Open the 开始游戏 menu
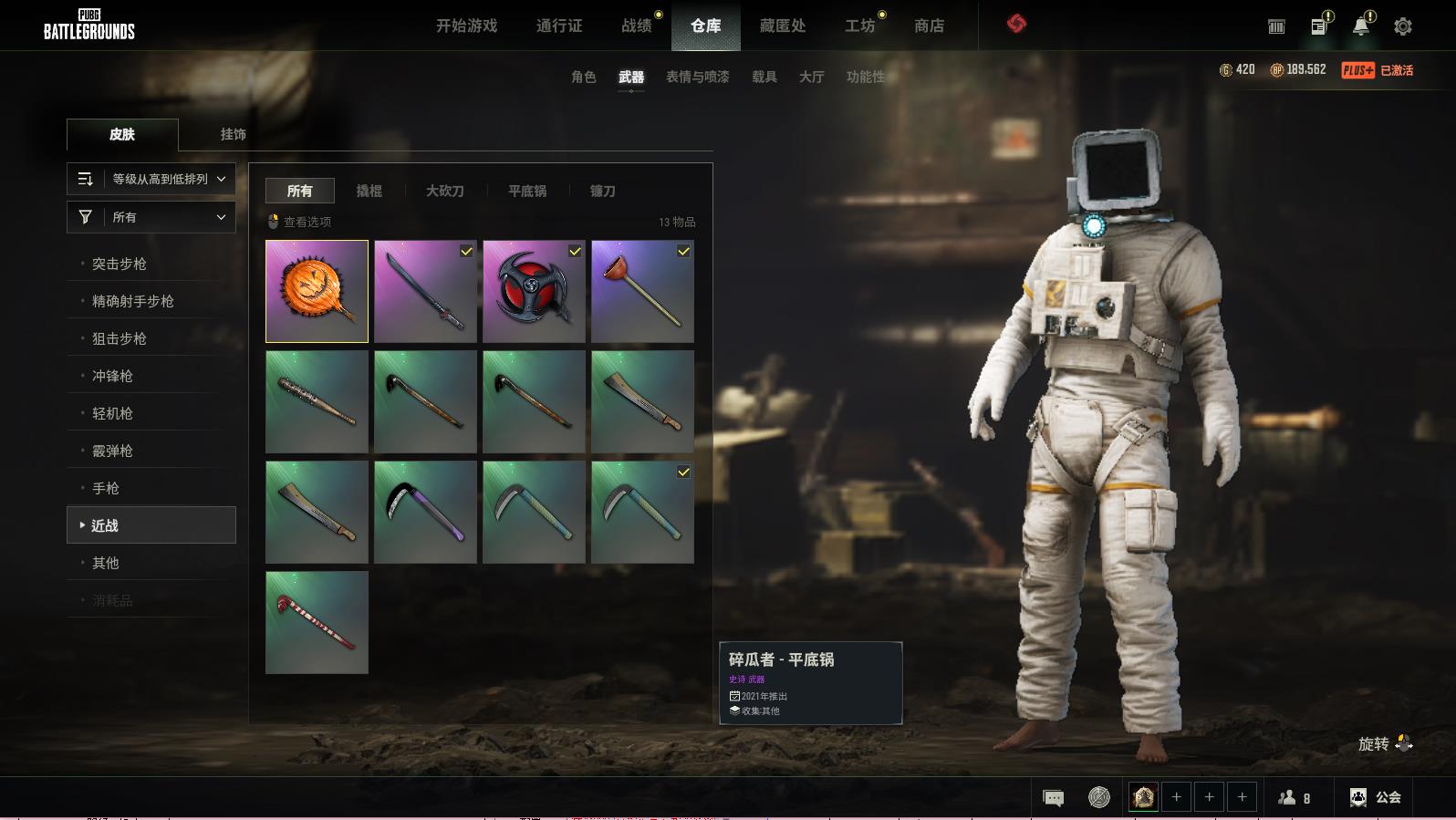The height and width of the screenshot is (820, 1456). click(x=466, y=26)
